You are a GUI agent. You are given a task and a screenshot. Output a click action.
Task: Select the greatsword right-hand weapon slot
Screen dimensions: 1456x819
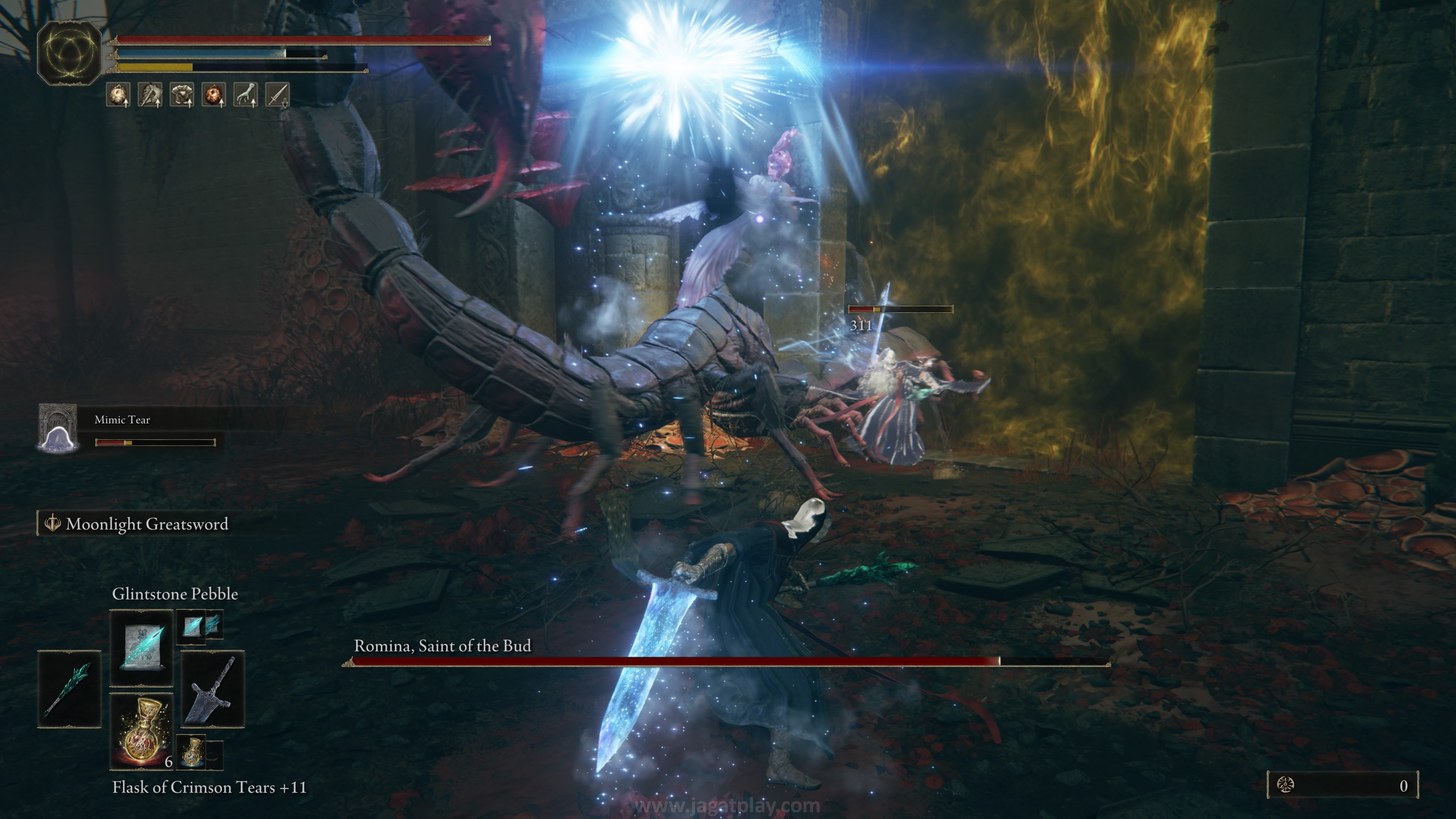pyautogui.click(x=212, y=689)
